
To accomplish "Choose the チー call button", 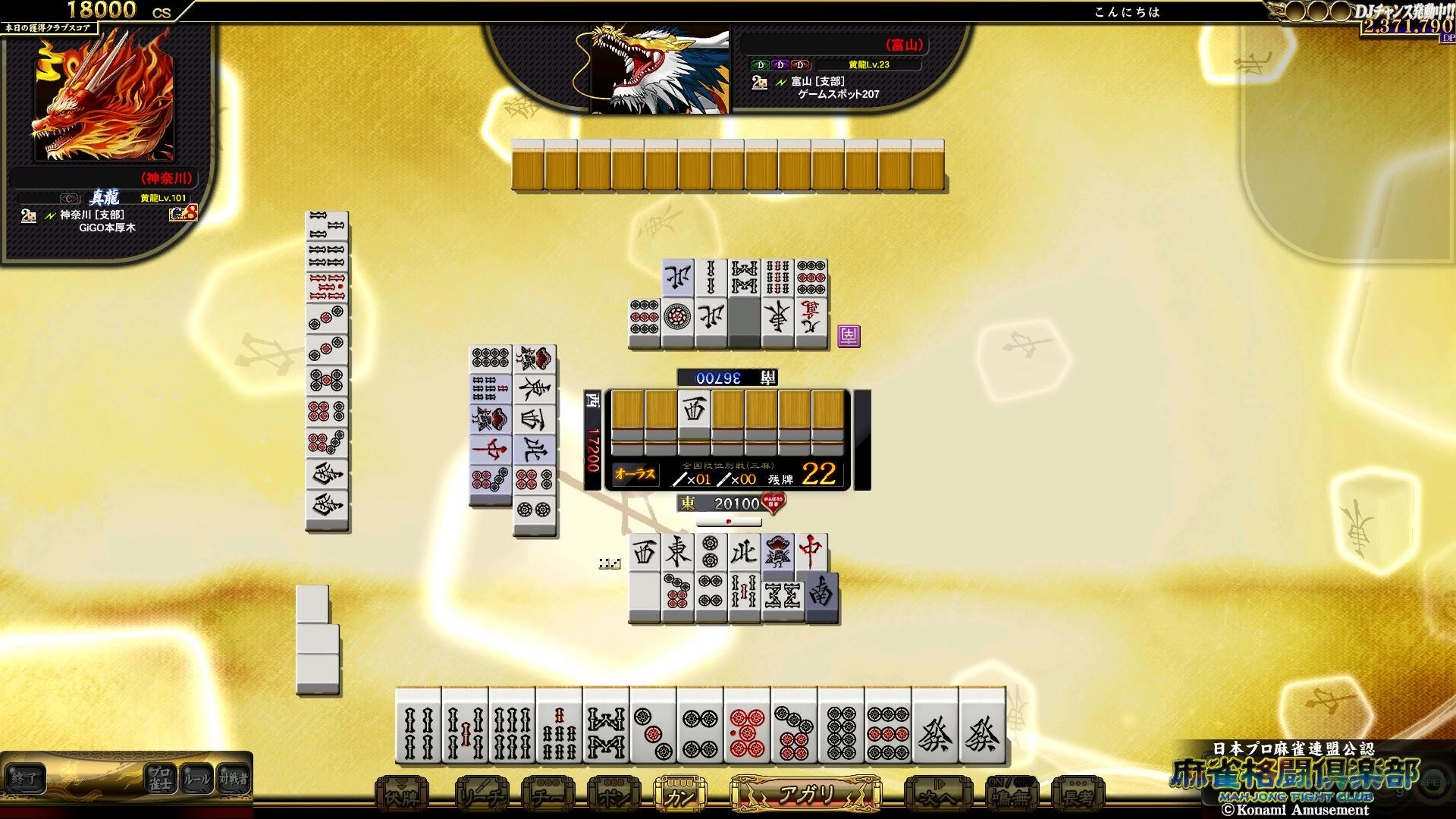I will coord(548,795).
